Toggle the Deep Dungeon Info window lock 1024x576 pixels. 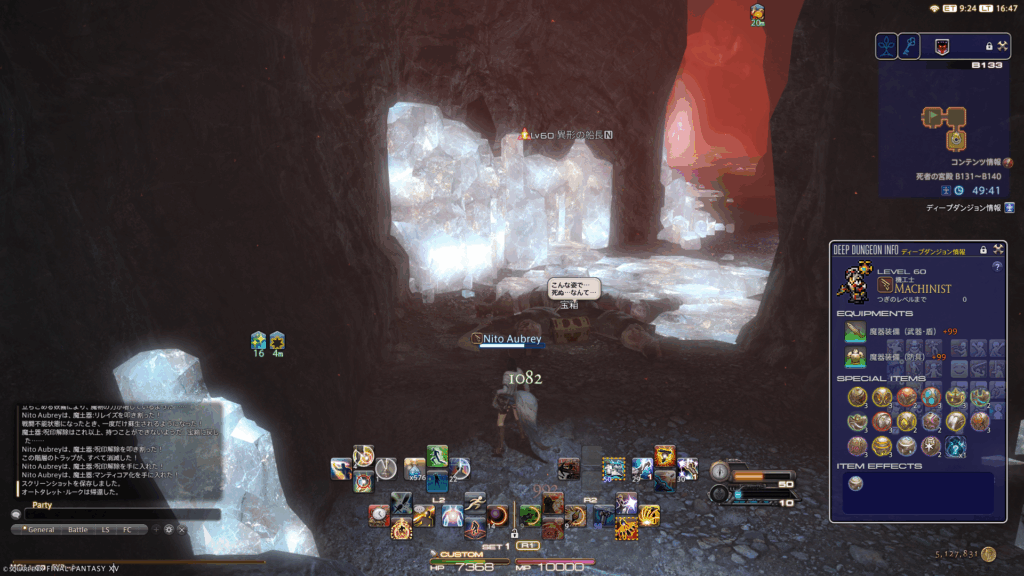(983, 249)
